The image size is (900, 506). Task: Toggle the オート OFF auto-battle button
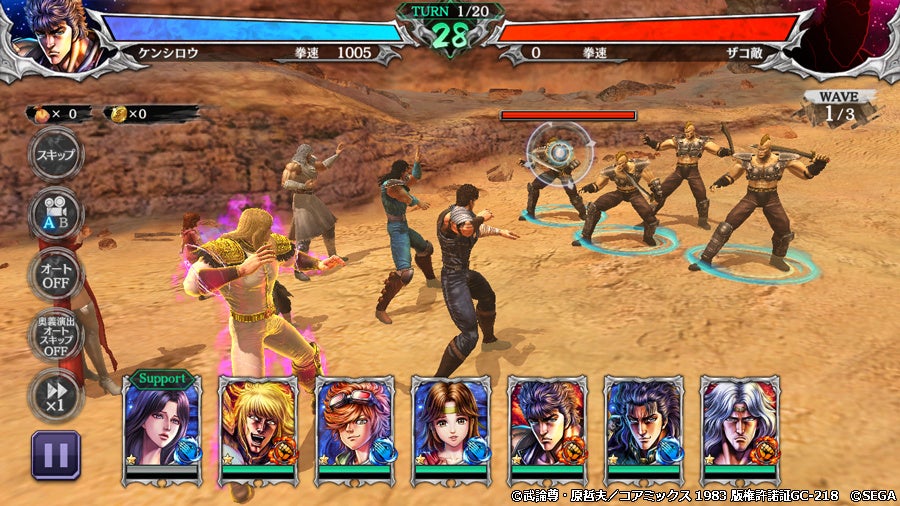click(x=55, y=273)
